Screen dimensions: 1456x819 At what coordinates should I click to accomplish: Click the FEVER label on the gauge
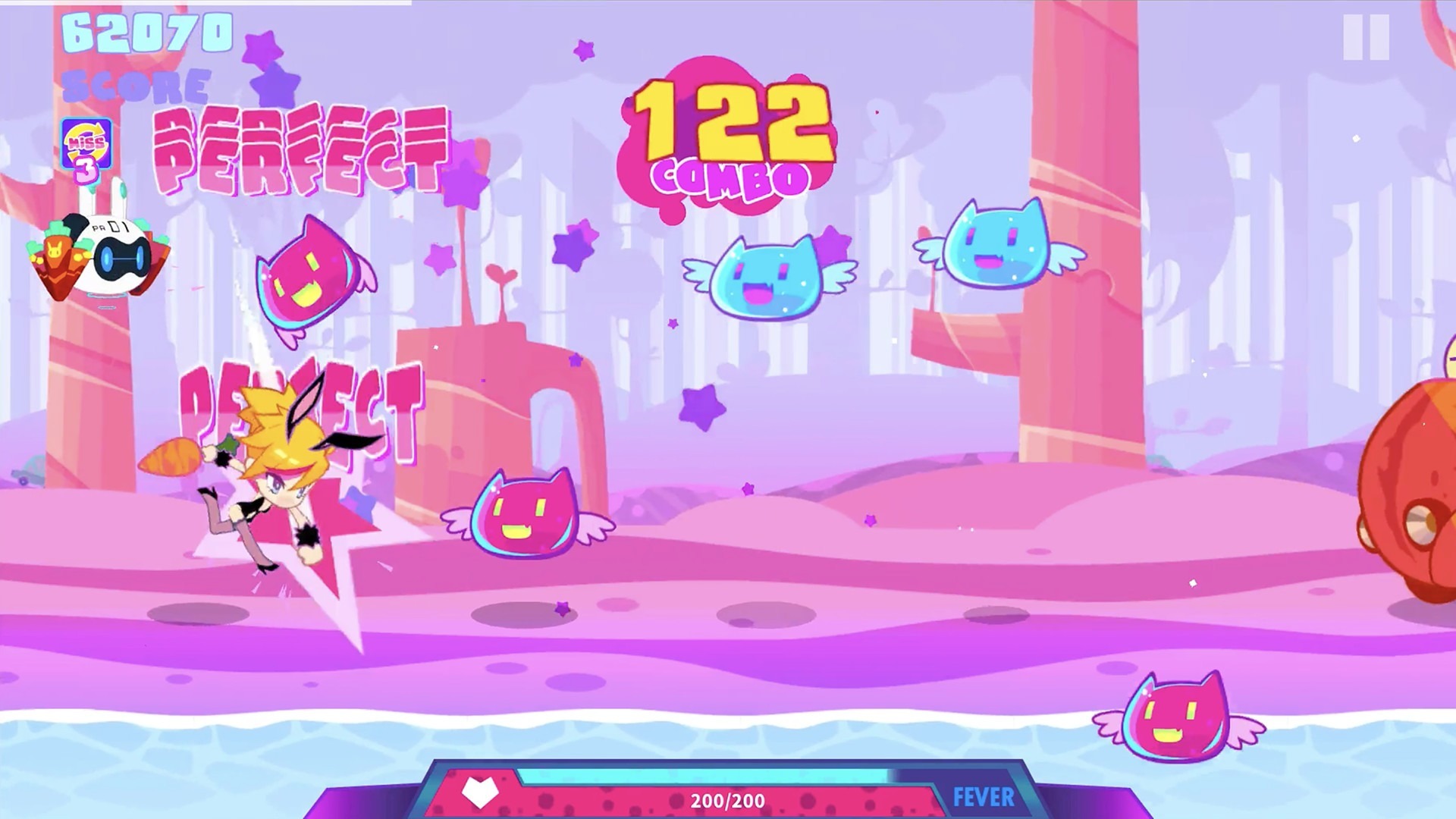(x=983, y=797)
